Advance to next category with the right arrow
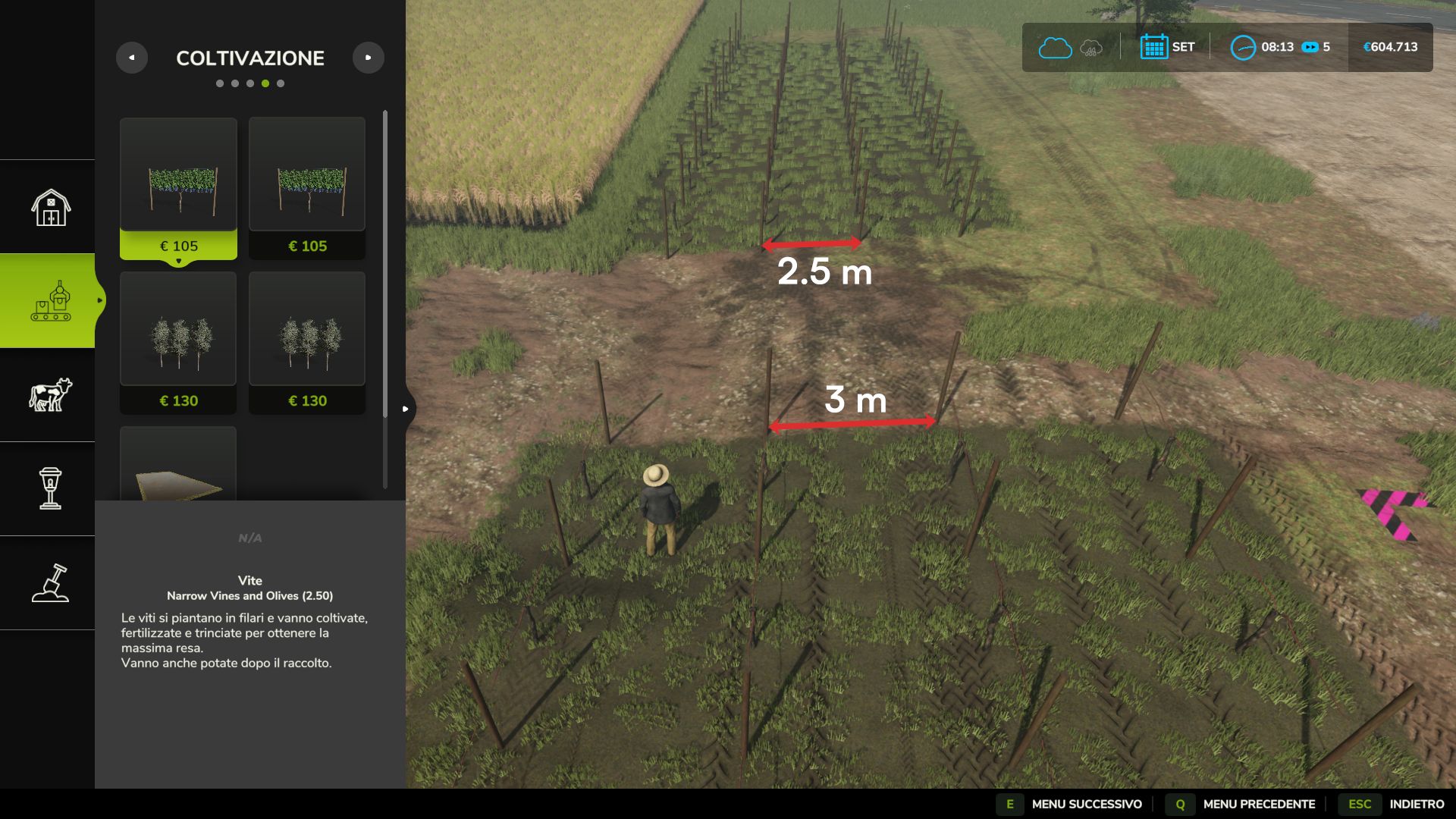Screen dimensions: 1456x819 click(x=369, y=57)
